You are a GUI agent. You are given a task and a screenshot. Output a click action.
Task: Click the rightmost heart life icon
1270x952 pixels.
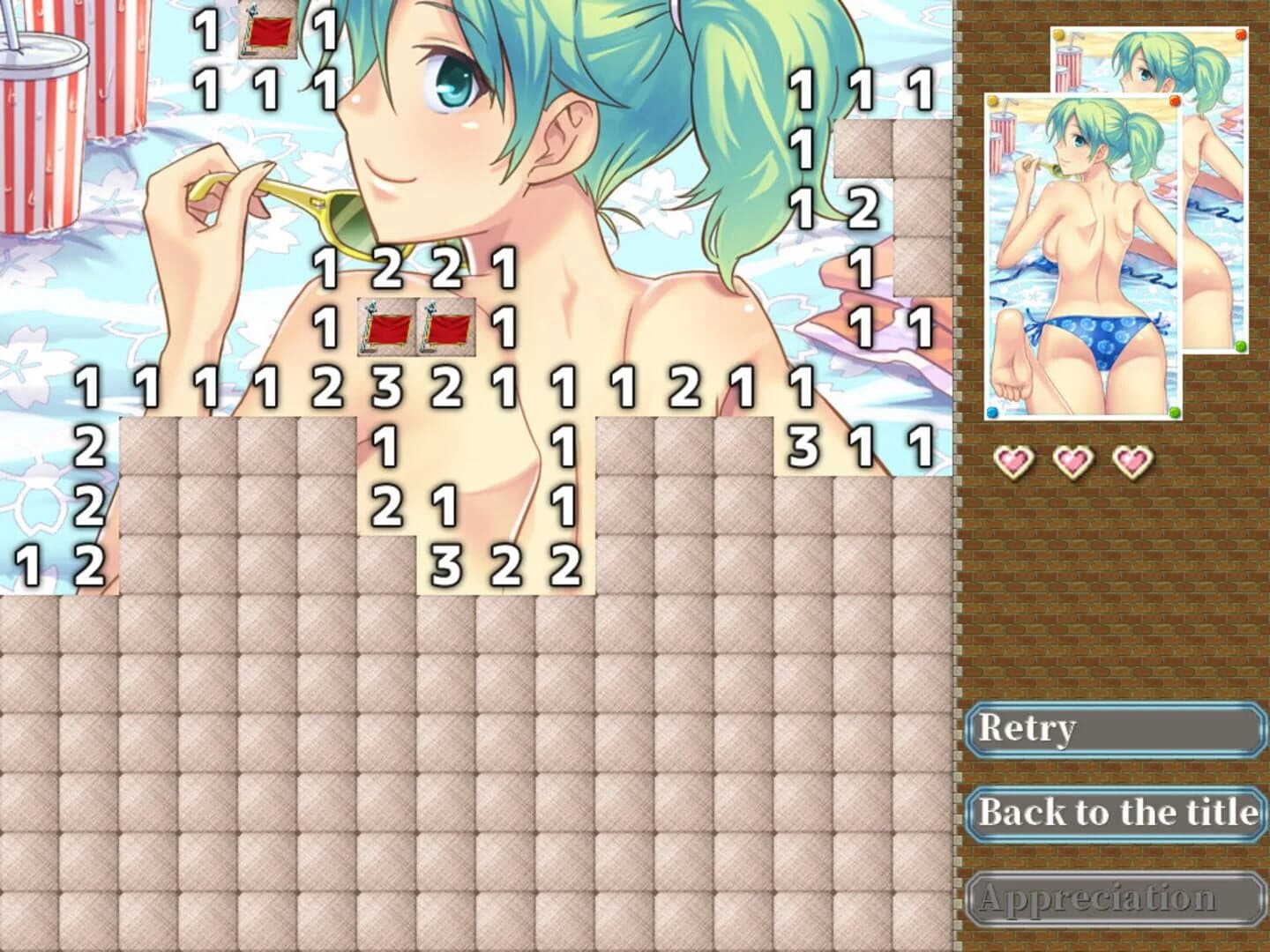point(1132,460)
